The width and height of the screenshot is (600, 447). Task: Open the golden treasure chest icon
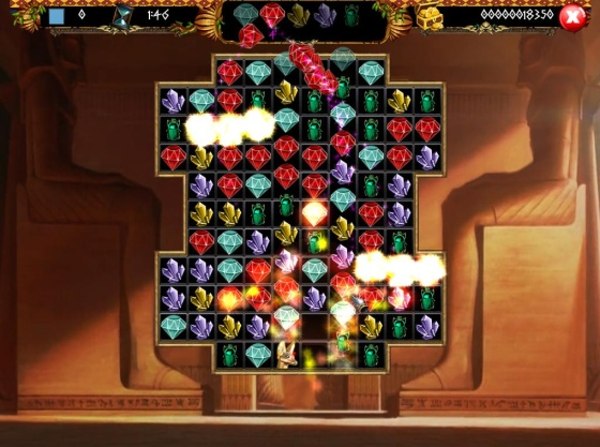[x=429, y=15]
